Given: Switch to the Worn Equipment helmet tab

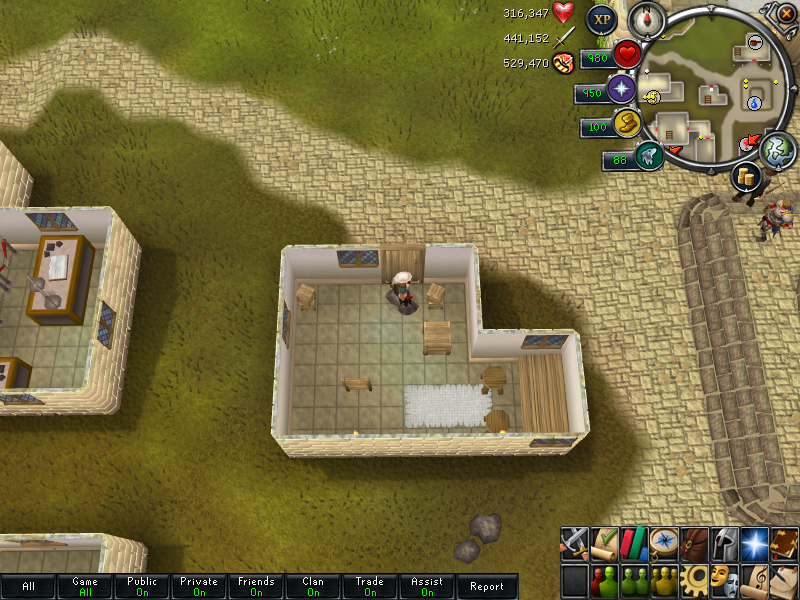Looking at the screenshot, I should (723, 543).
